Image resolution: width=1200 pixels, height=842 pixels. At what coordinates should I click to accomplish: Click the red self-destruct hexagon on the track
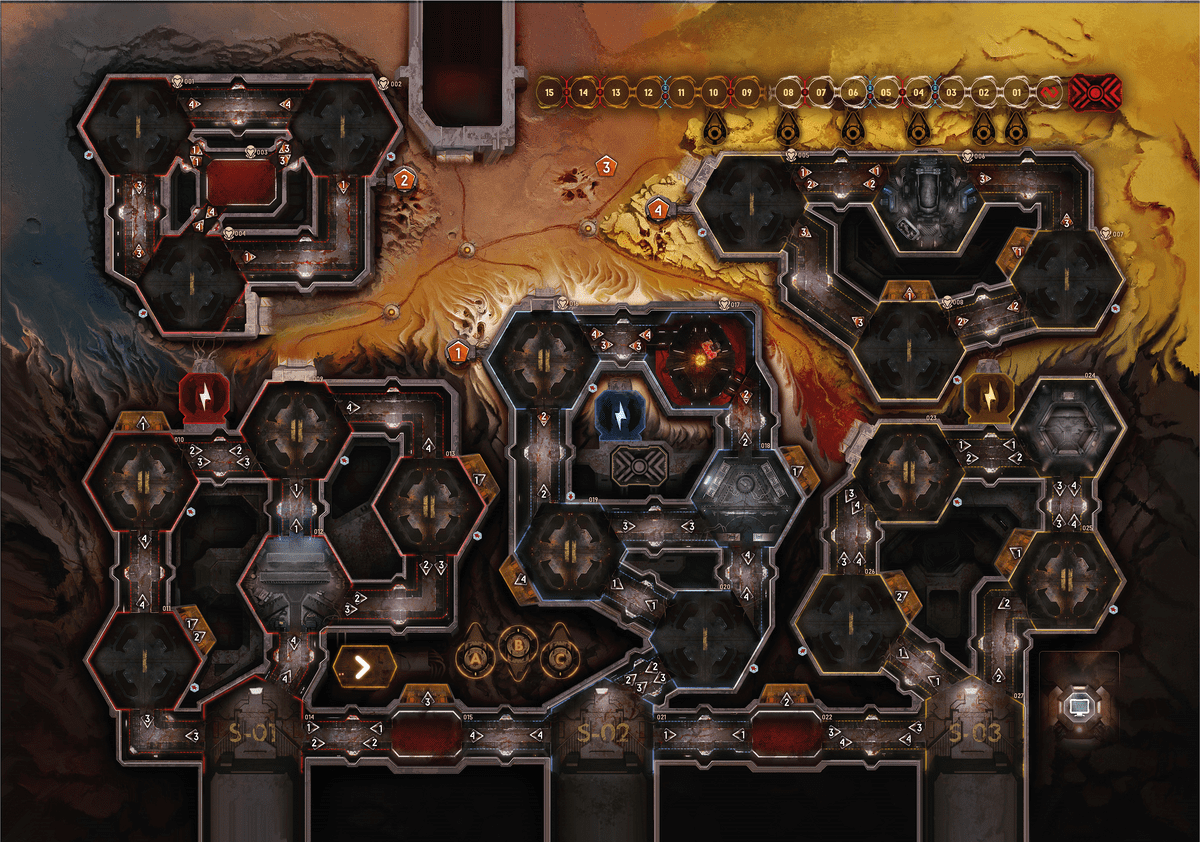click(x=1095, y=93)
